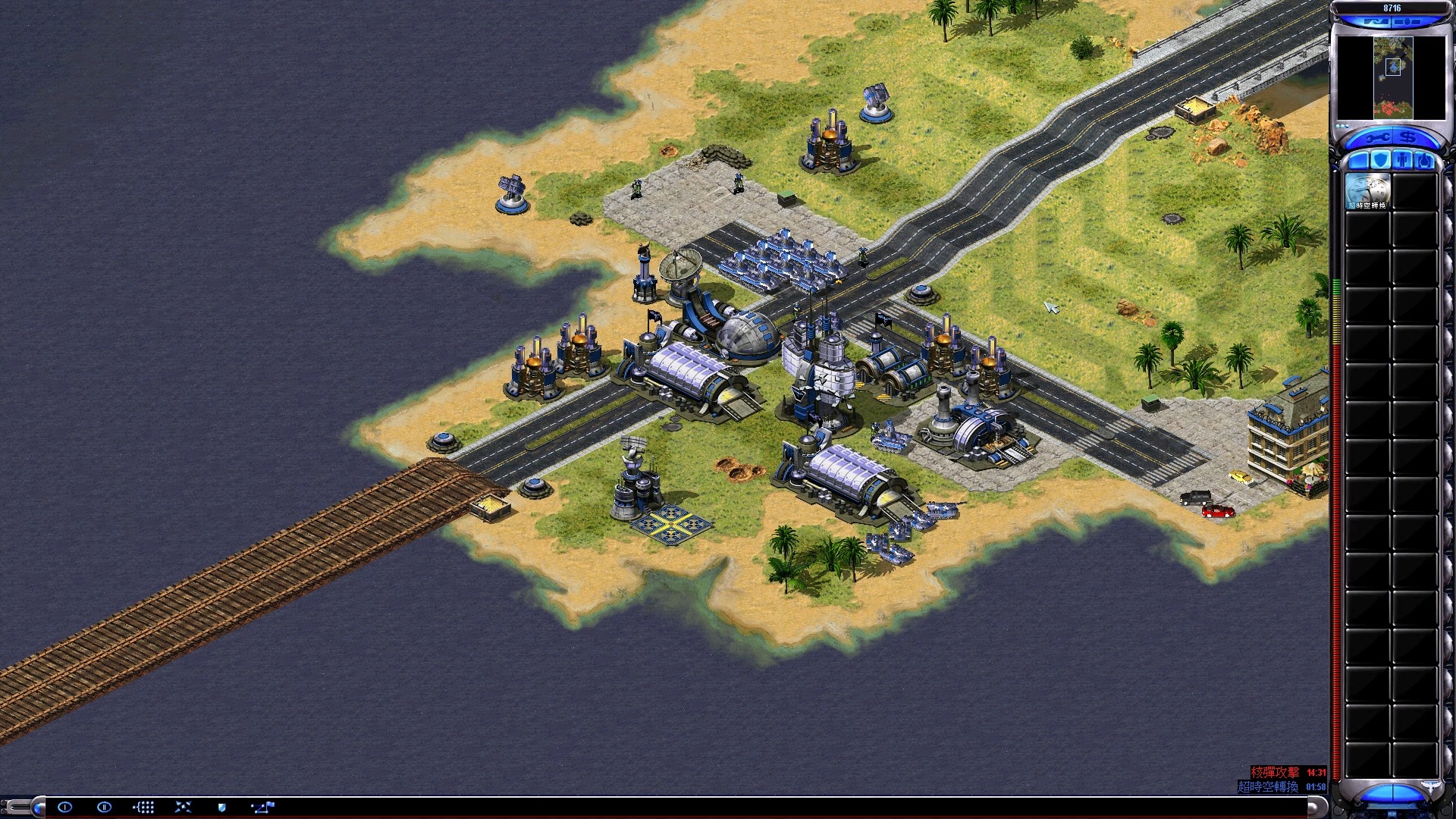Click the type-select dots icon
This screenshot has width=1456, height=819.
pos(143,807)
